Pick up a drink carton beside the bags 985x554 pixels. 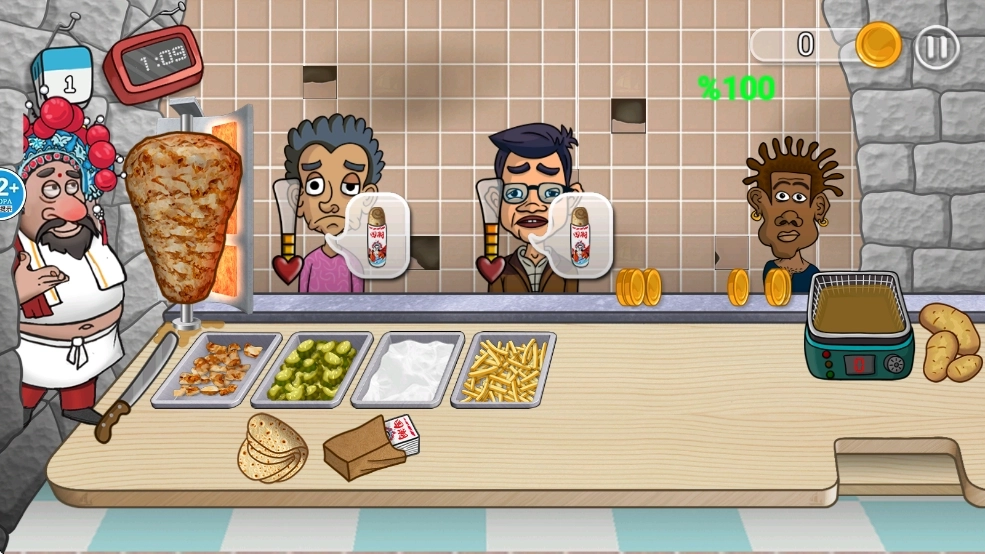tap(403, 436)
